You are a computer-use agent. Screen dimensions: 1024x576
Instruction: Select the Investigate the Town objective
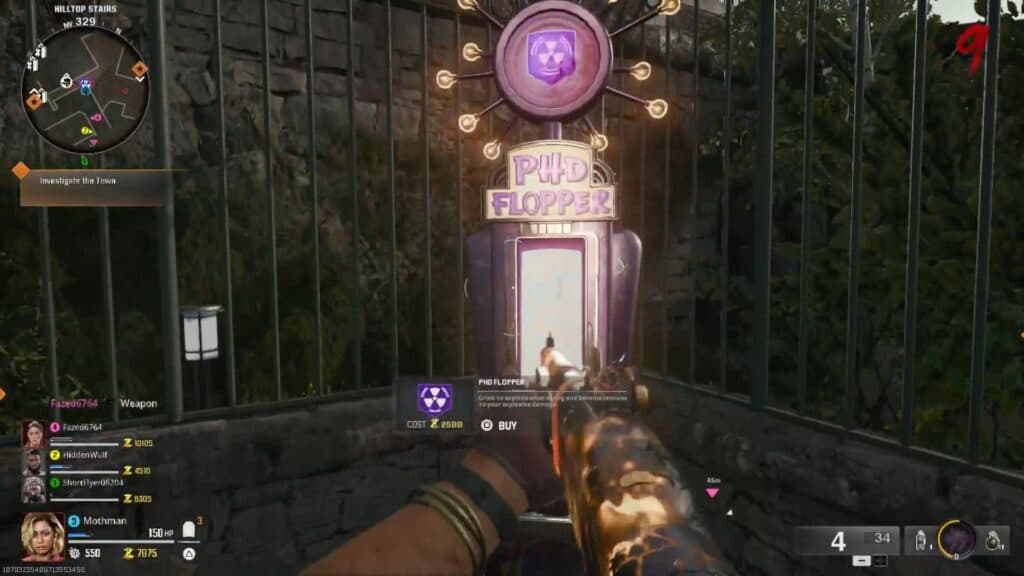(x=94, y=180)
